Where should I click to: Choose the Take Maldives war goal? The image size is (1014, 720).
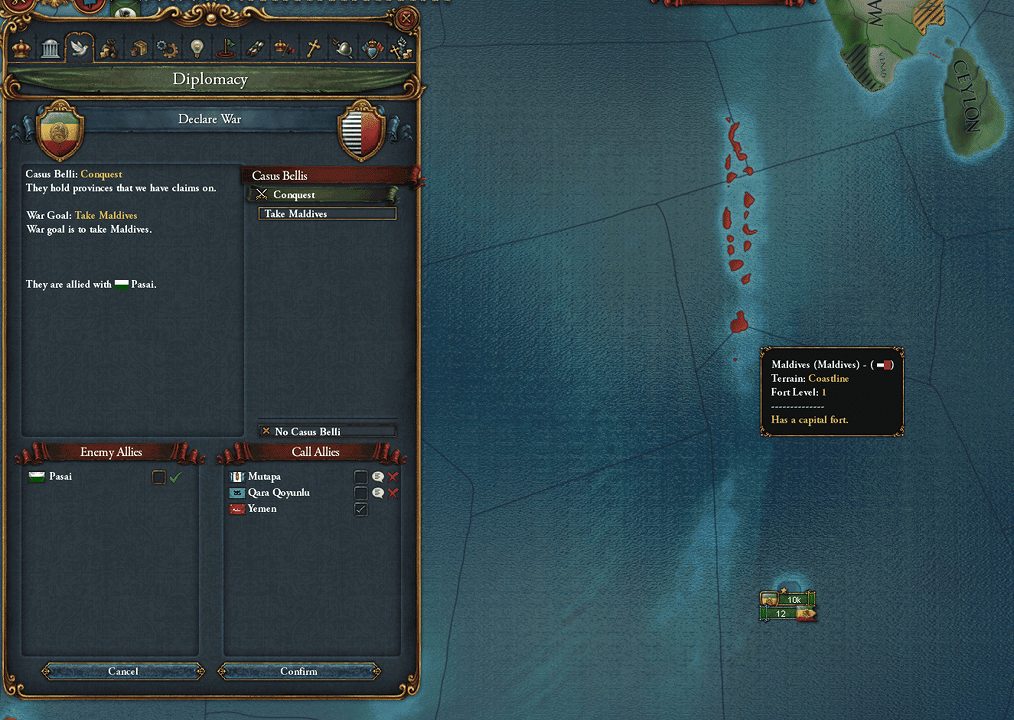pyautogui.click(x=327, y=214)
